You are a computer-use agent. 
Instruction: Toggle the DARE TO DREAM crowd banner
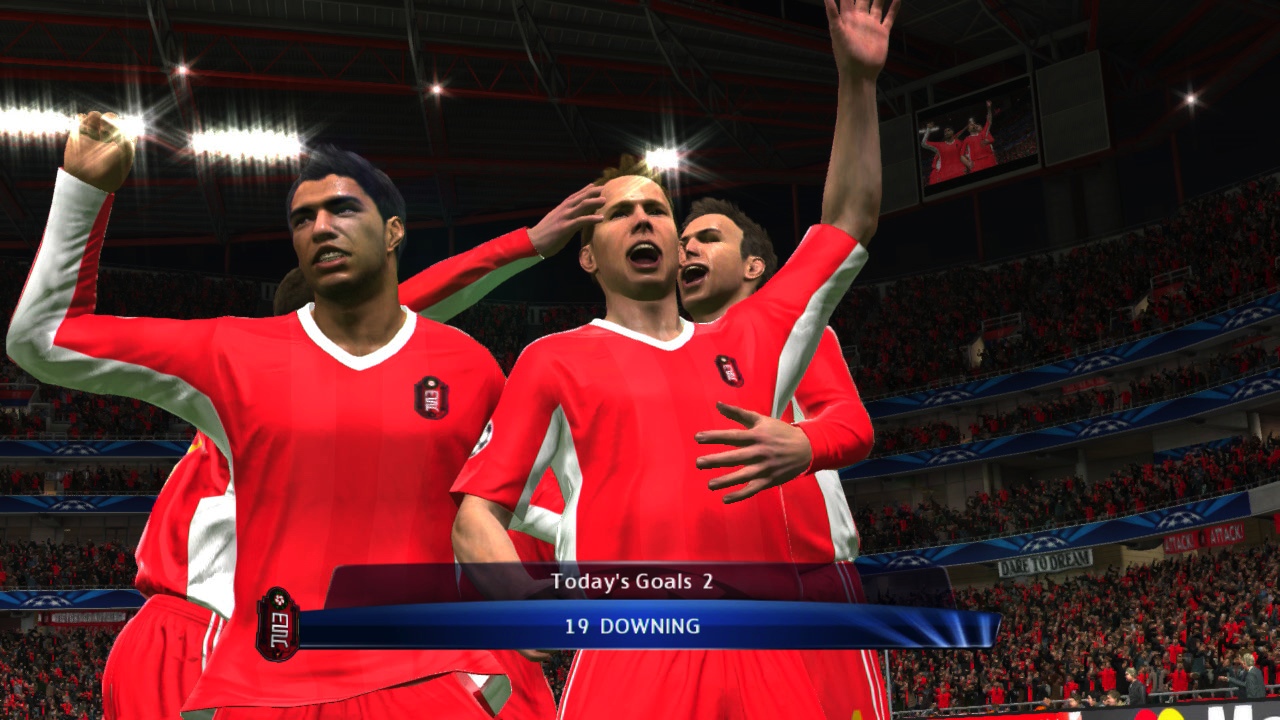coord(1045,564)
